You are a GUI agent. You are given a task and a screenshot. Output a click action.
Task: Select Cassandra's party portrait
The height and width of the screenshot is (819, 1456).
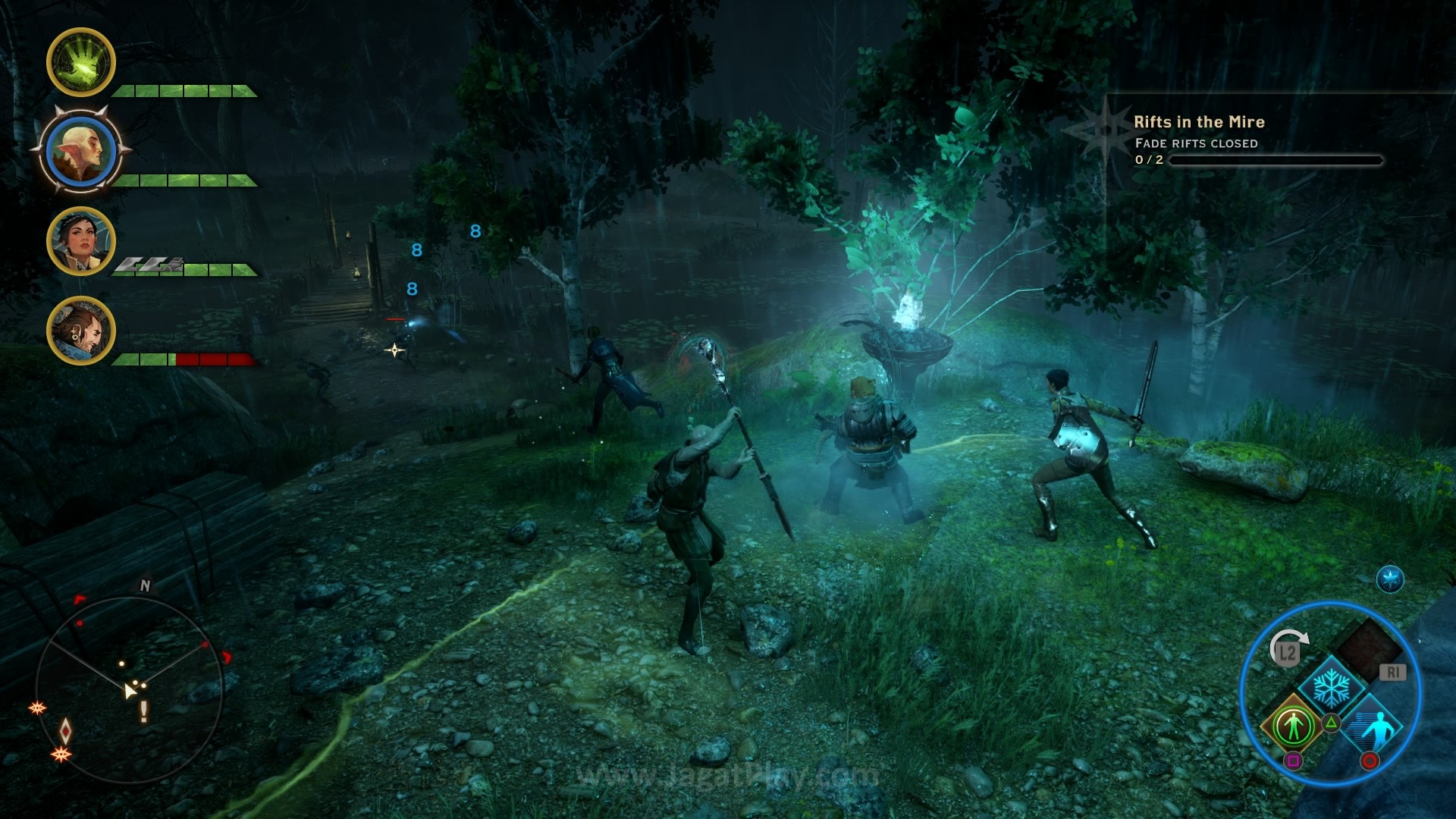[81, 241]
